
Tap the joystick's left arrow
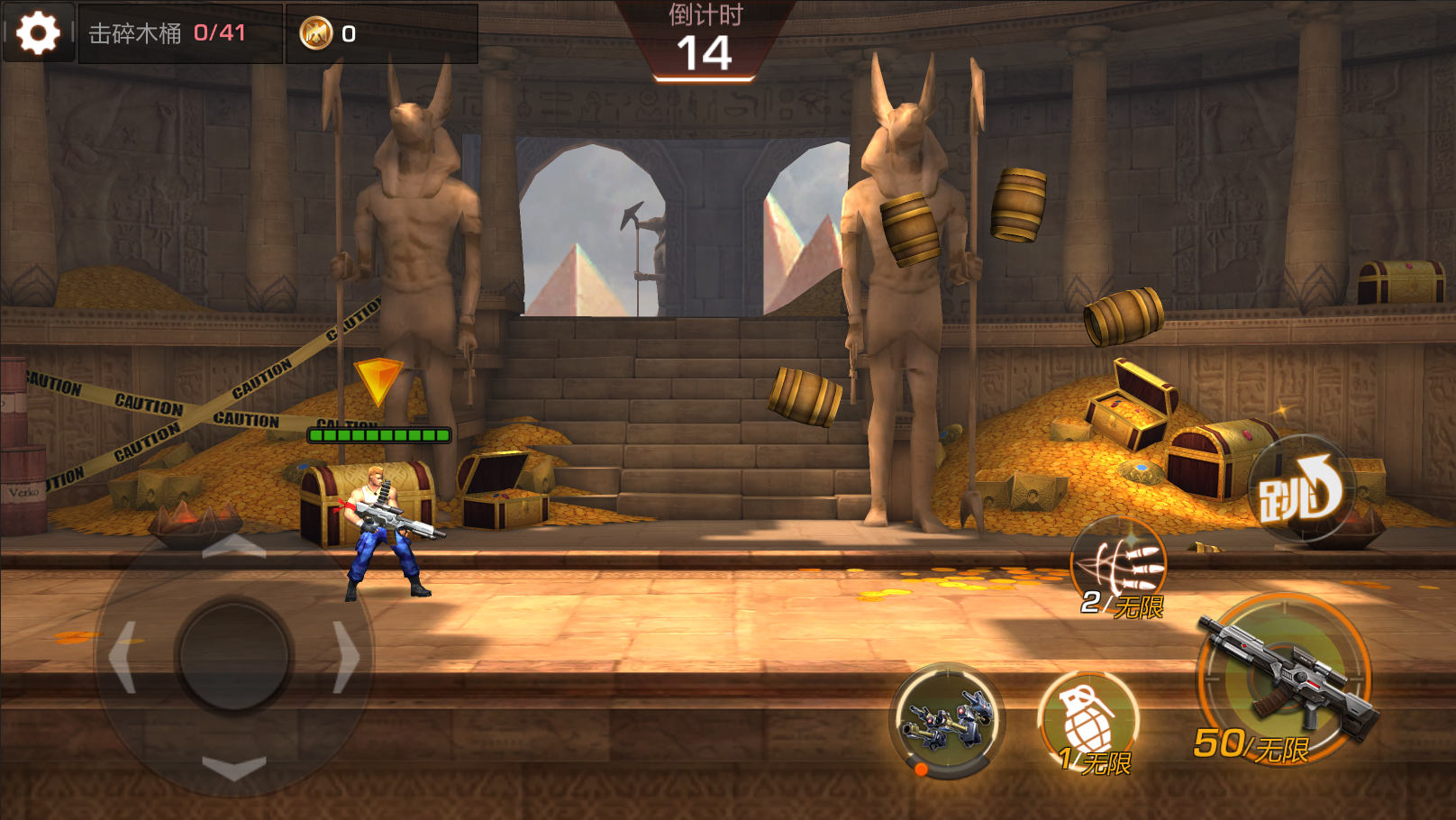(123, 657)
